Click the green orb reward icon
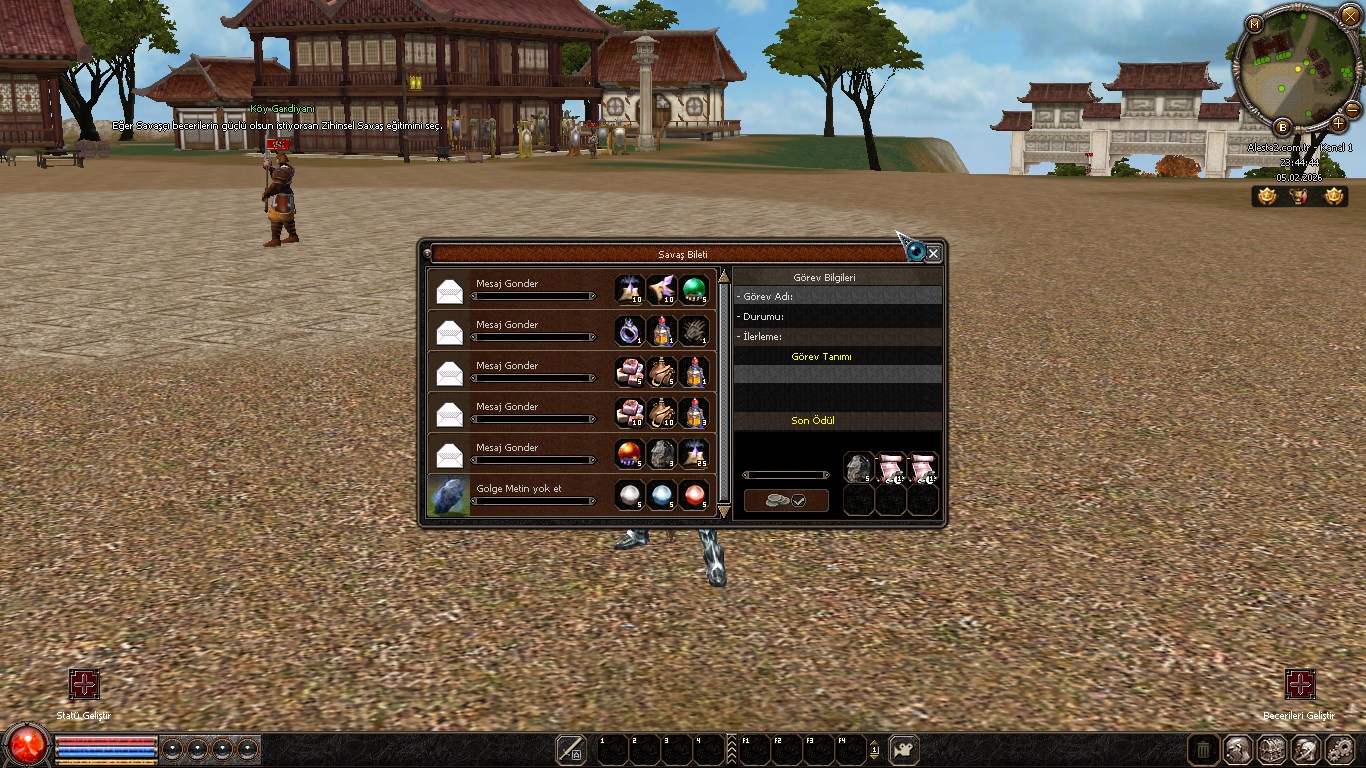Viewport: 1366px width, 768px height. tap(694, 290)
